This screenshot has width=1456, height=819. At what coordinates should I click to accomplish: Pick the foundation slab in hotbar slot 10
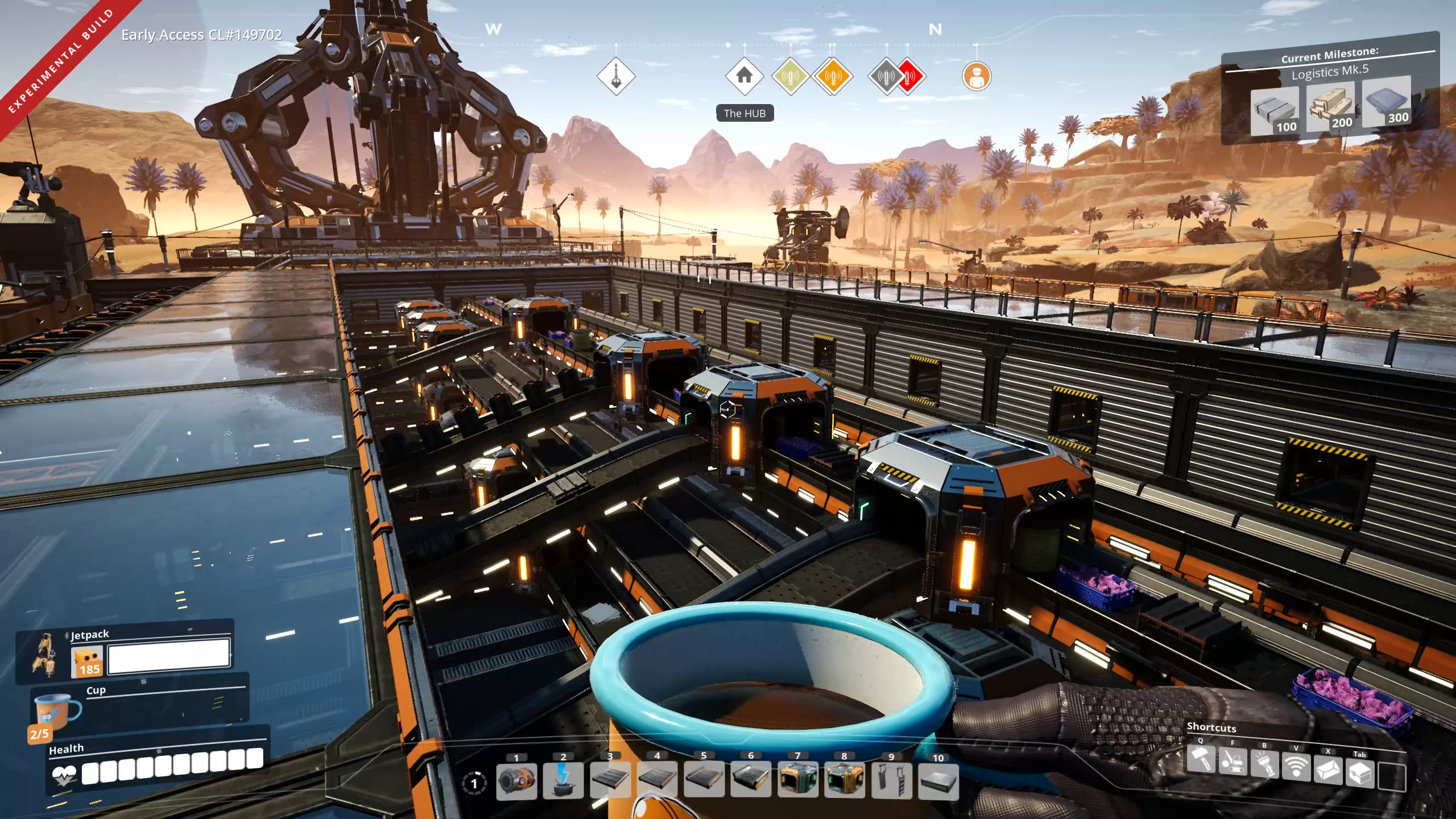point(938,781)
